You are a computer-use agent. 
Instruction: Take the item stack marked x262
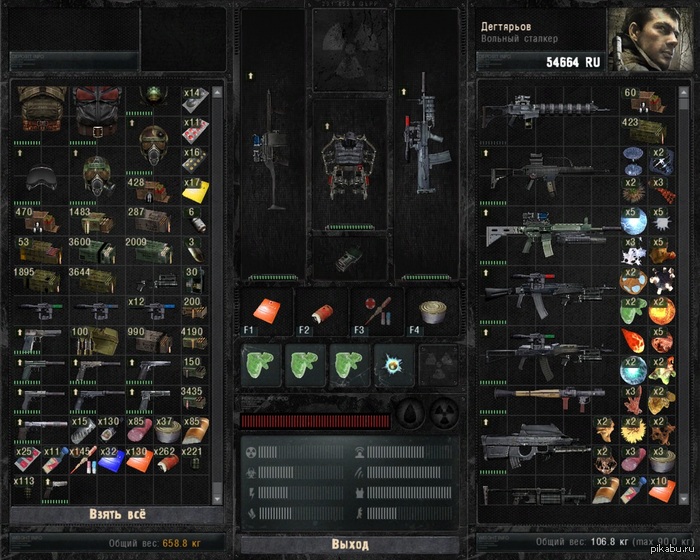[x=163, y=460]
